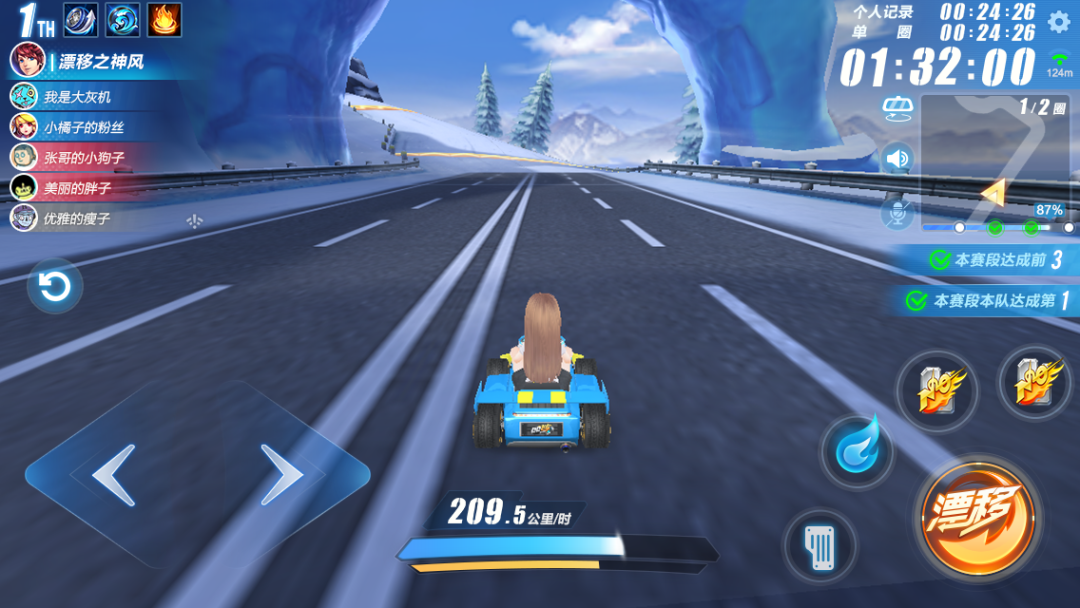The width and height of the screenshot is (1080, 608).
Task: Open settings via the gear icon
Action: 1059,21
